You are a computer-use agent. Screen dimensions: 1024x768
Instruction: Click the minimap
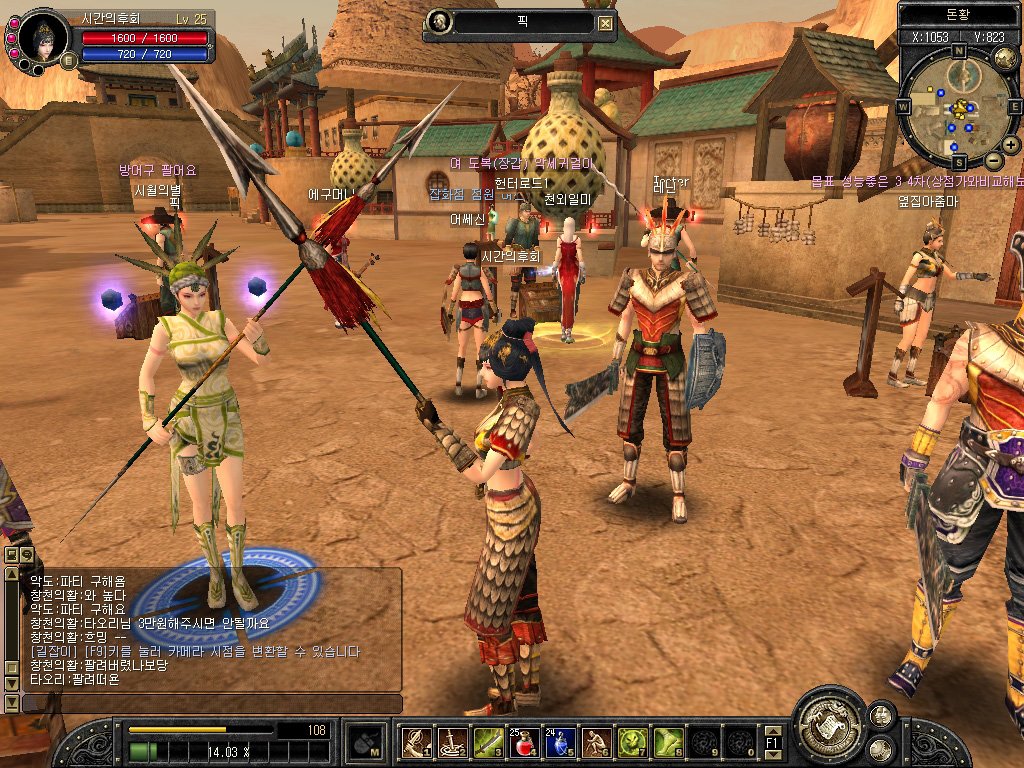coord(960,105)
